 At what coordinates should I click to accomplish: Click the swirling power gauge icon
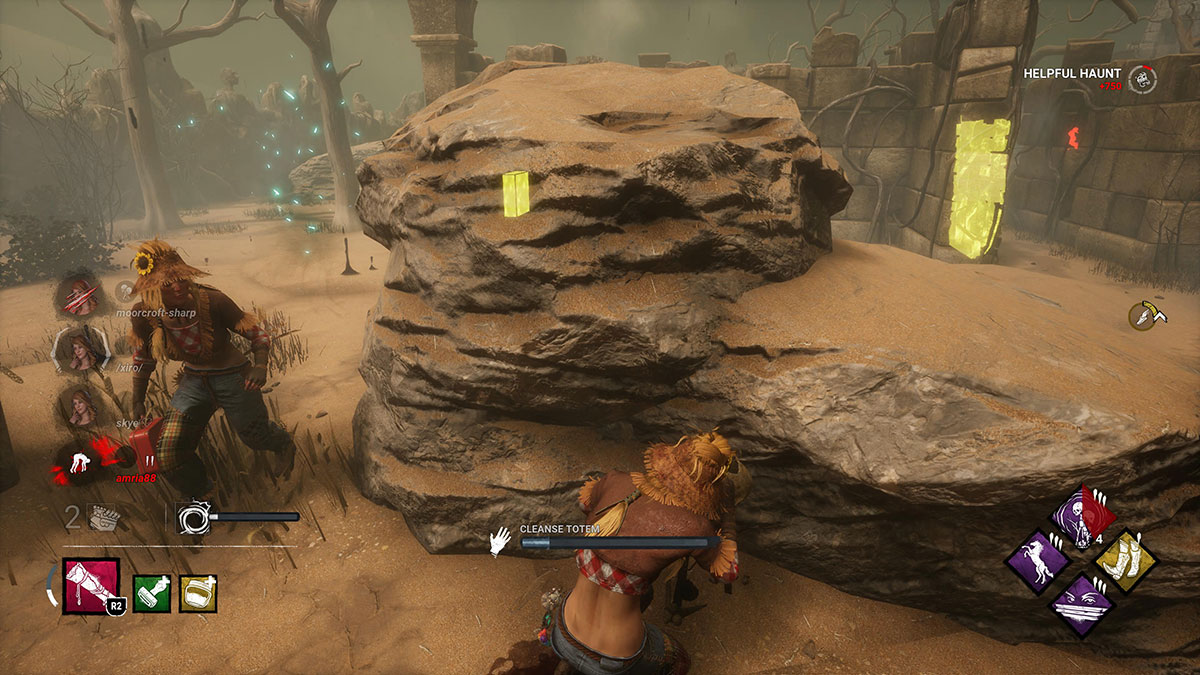190,517
